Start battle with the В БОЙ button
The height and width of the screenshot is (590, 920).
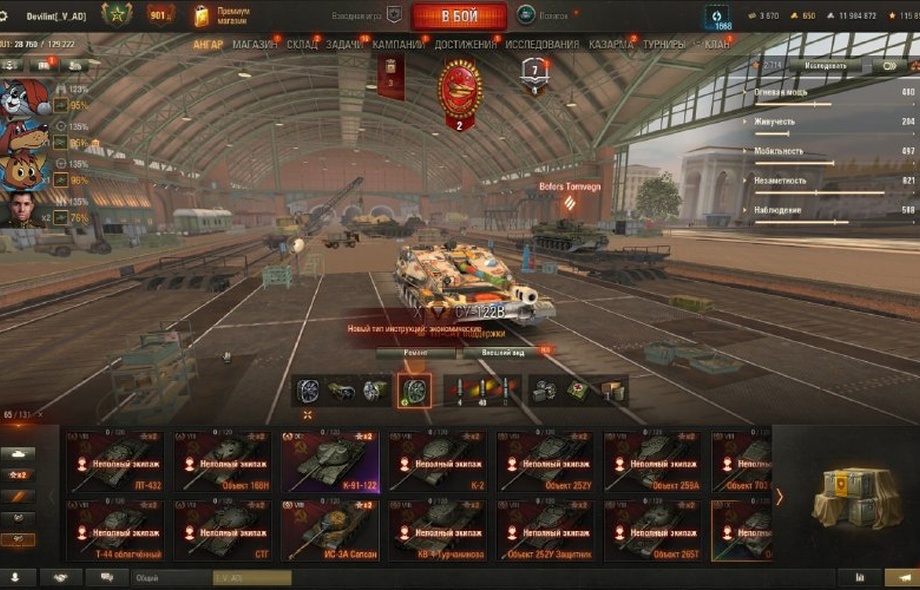tap(457, 15)
